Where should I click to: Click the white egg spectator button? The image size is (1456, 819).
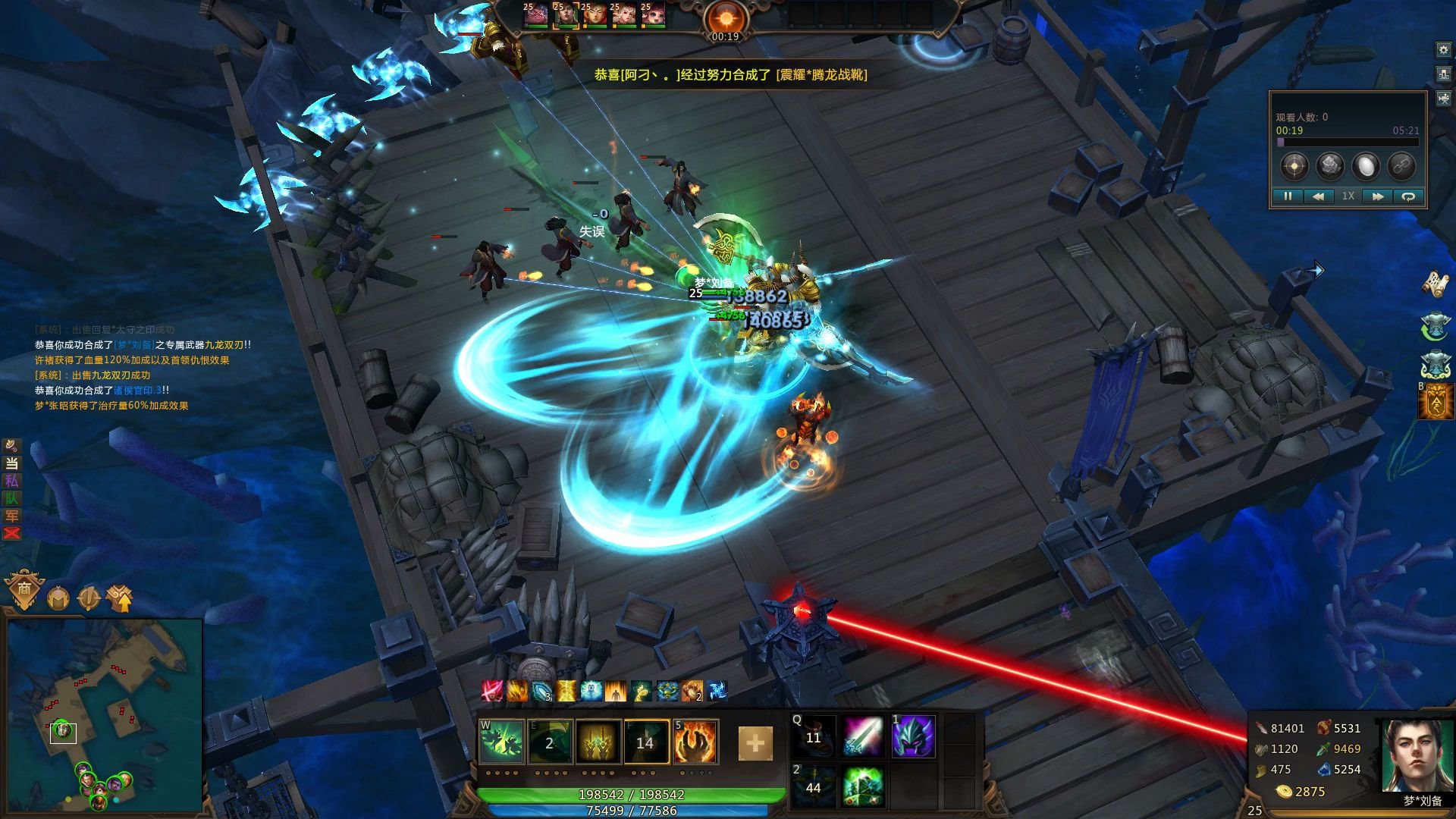[x=1366, y=165]
